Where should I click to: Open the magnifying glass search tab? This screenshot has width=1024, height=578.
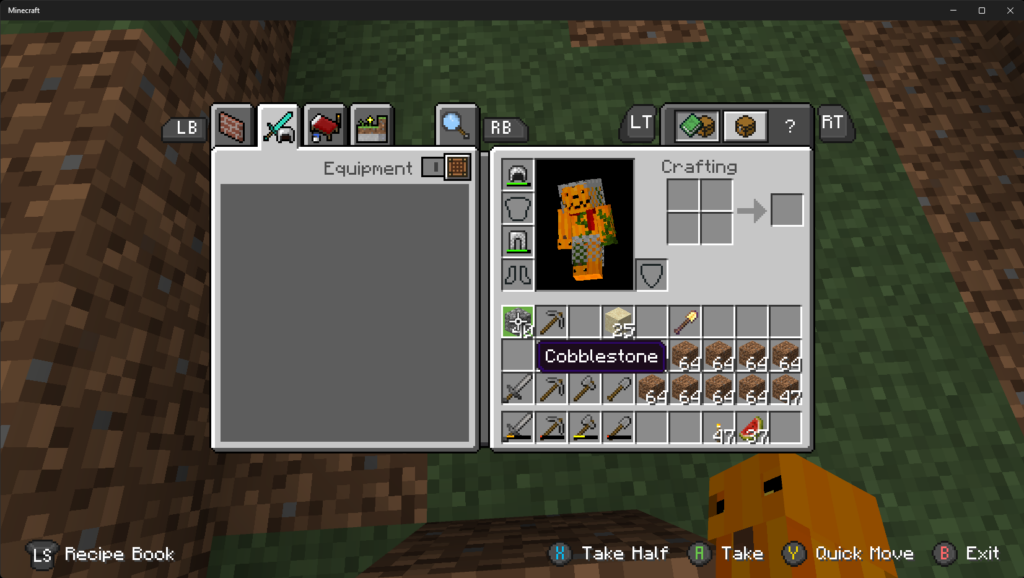(455, 125)
